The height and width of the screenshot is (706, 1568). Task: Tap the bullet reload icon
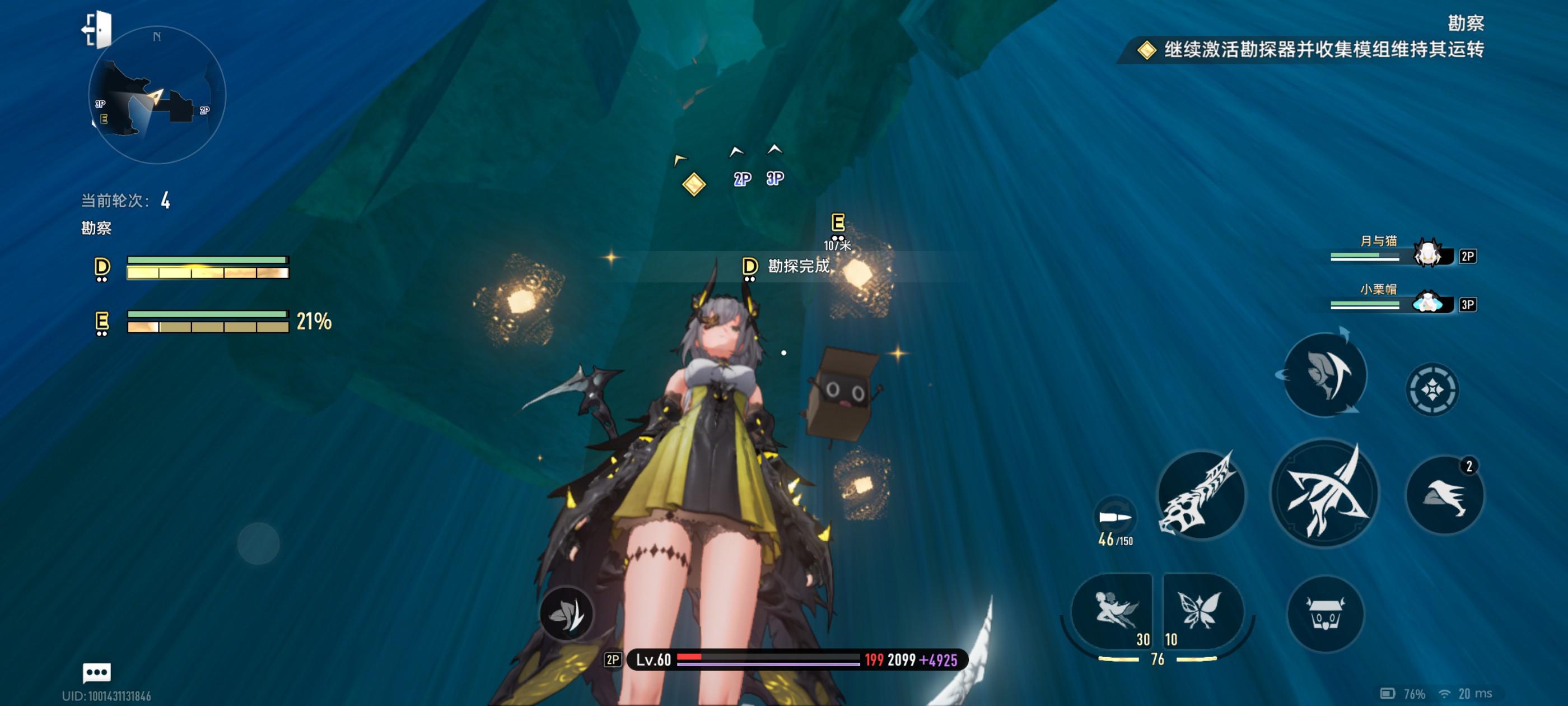click(1114, 518)
